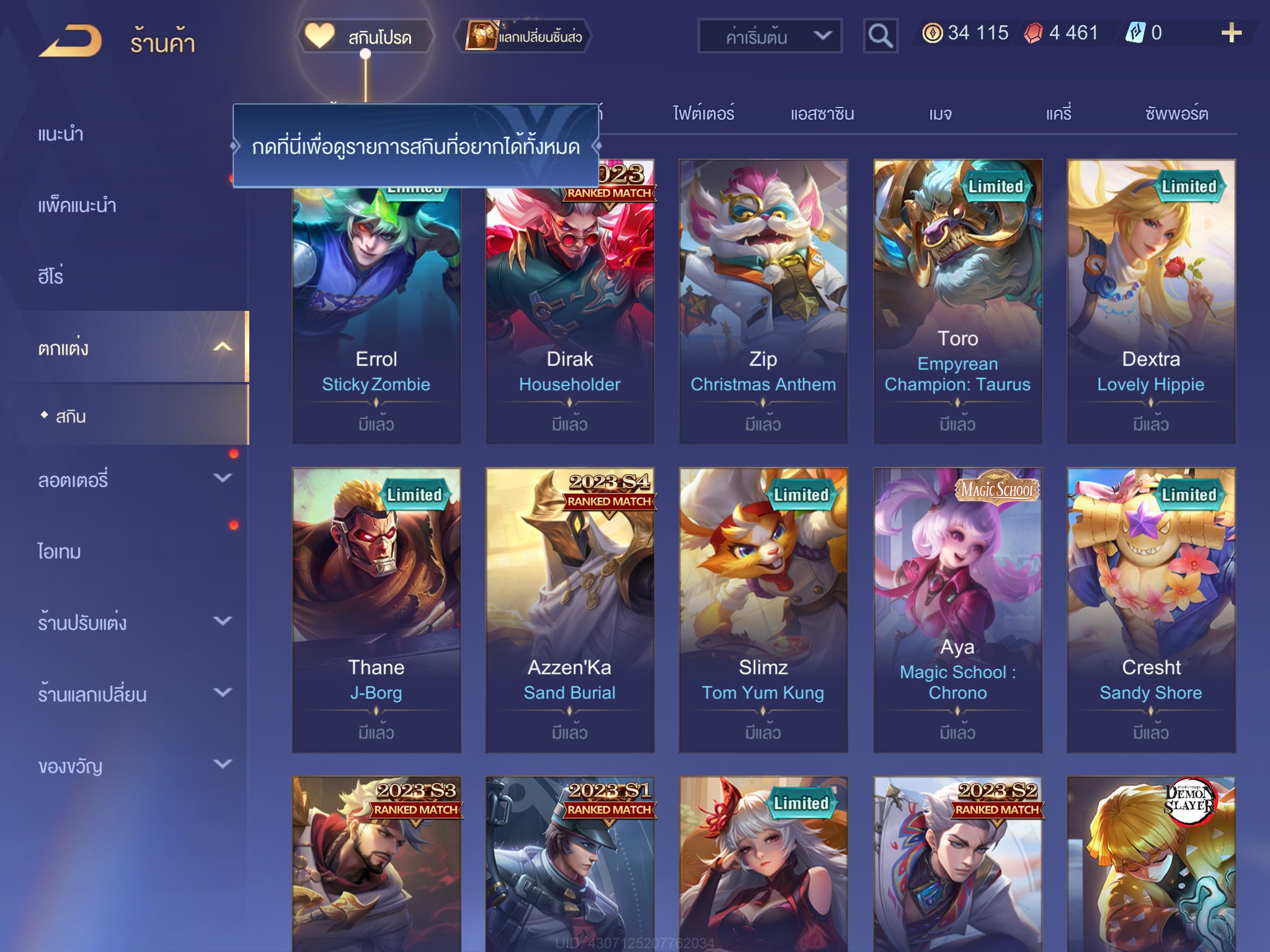The width and height of the screenshot is (1270, 952).
Task: Click the magnifying glass search button
Action: point(881,36)
